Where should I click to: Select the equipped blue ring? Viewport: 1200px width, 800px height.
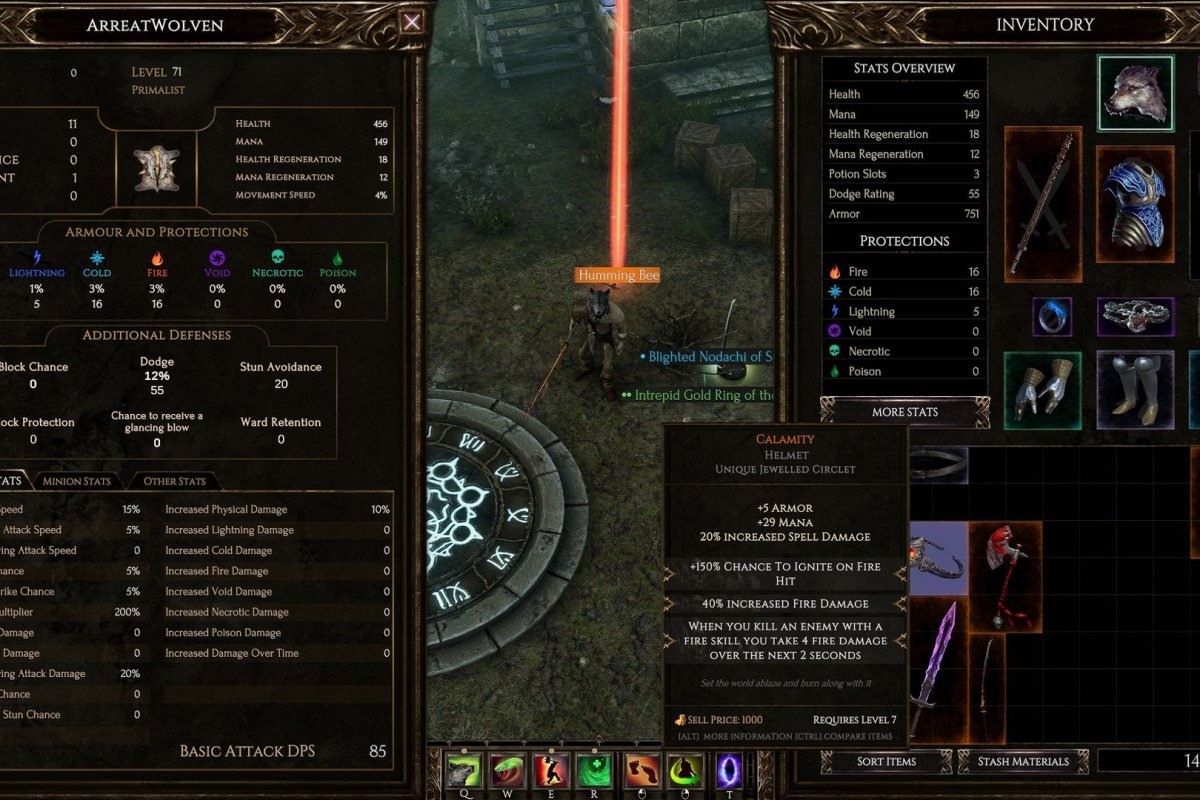point(1051,316)
